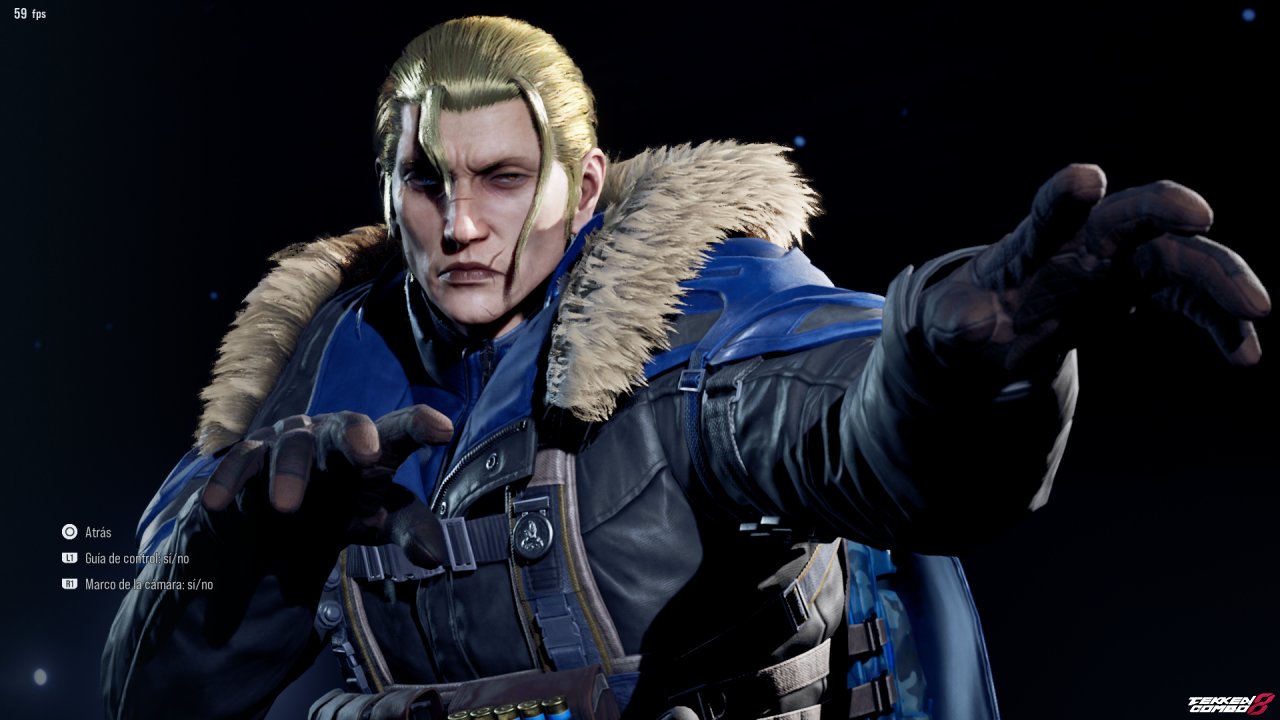Select the R1 button prompt icon

click(69, 583)
